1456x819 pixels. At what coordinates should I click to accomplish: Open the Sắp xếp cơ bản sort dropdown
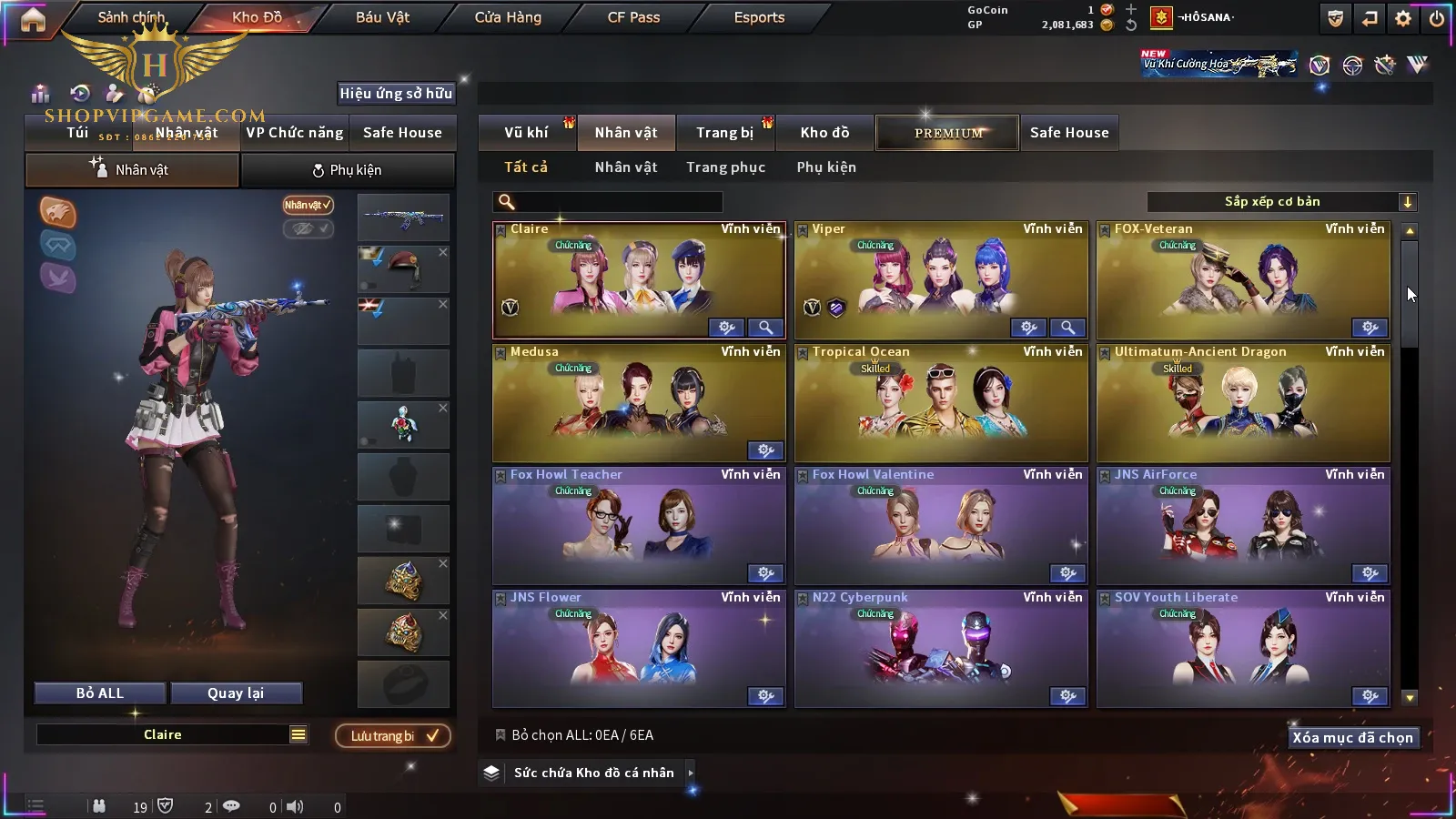pos(1281,202)
